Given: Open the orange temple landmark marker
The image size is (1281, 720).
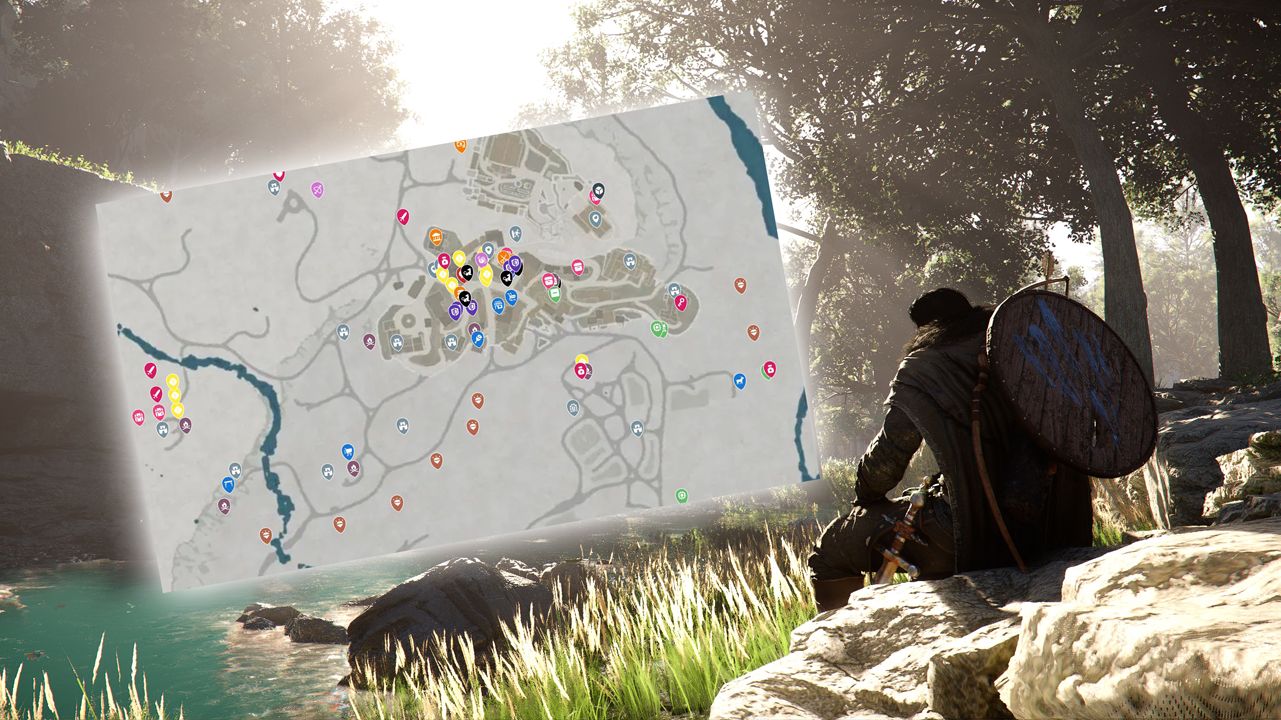Looking at the screenshot, I should pyautogui.click(x=437, y=236).
